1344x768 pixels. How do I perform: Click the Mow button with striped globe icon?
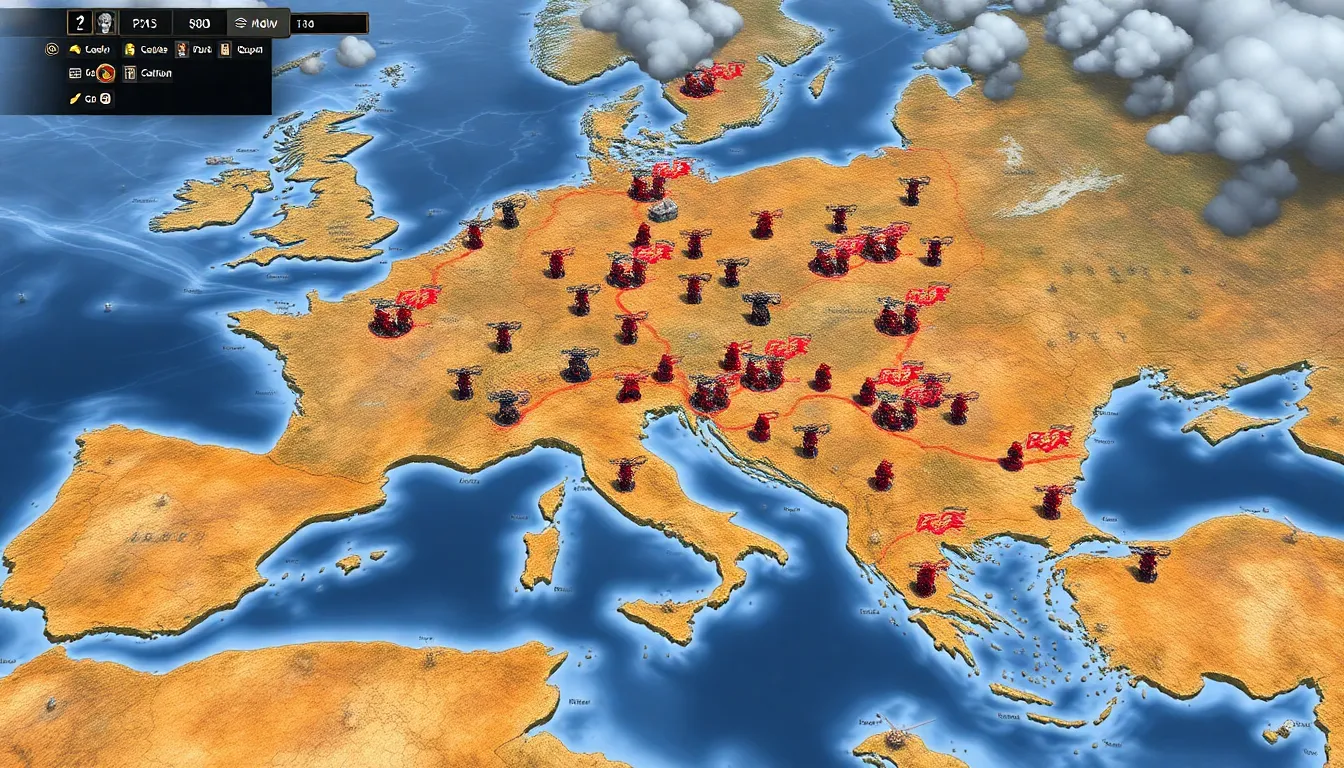click(x=257, y=23)
